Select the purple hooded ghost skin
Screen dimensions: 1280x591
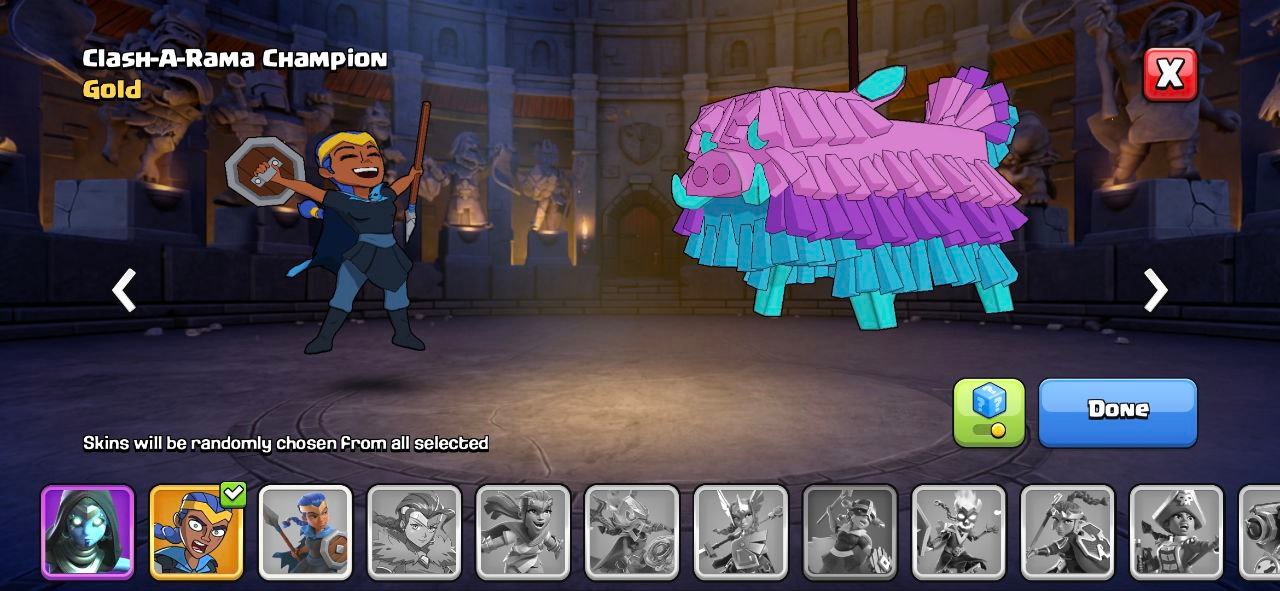[x=87, y=532]
